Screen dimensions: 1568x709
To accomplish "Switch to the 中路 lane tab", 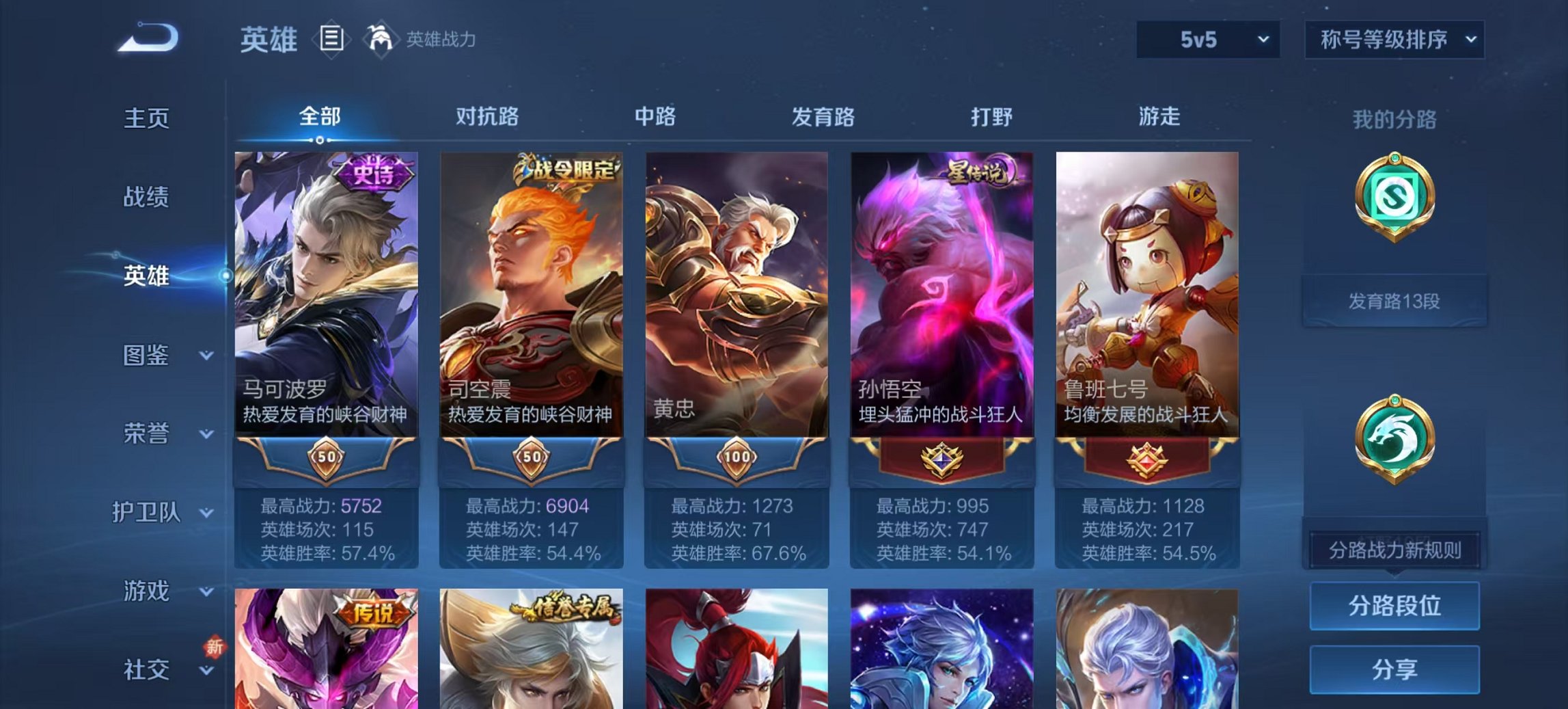I will coord(655,118).
